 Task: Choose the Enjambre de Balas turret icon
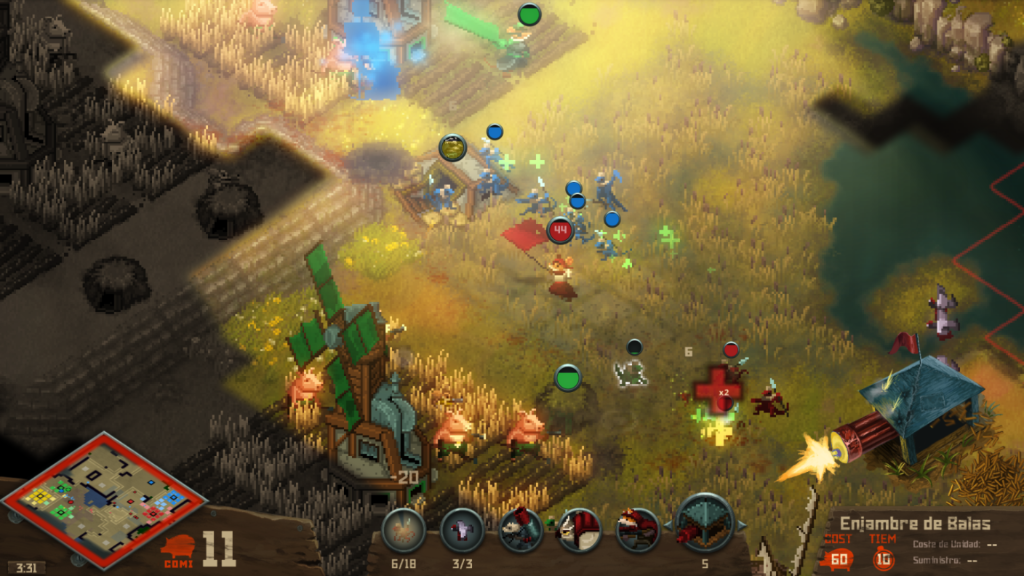point(706,524)
